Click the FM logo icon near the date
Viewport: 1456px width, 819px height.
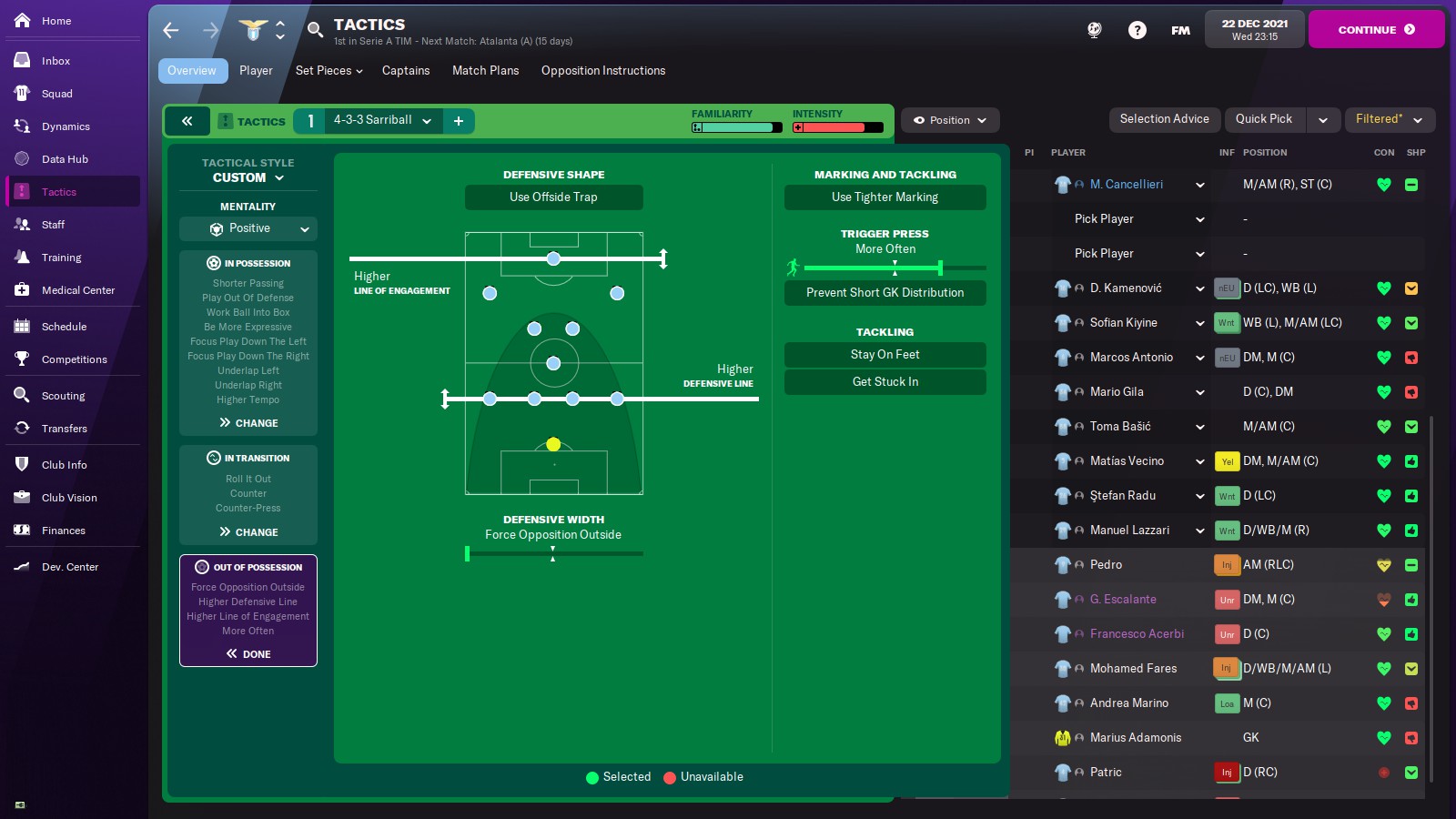pos(1179,30)
